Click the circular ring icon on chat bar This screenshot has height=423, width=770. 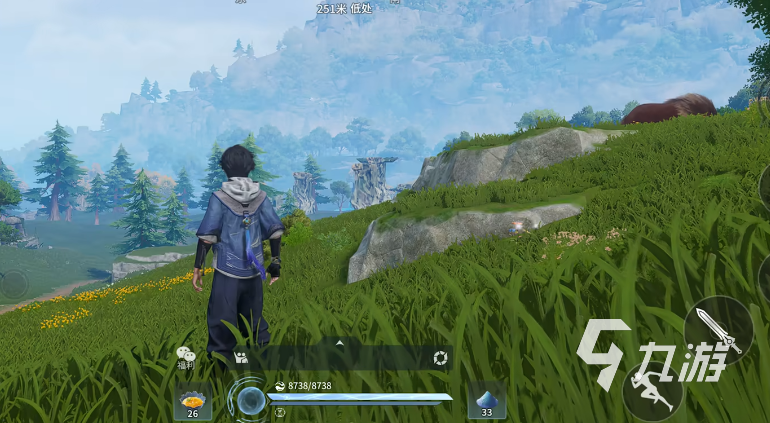(440, 358)
